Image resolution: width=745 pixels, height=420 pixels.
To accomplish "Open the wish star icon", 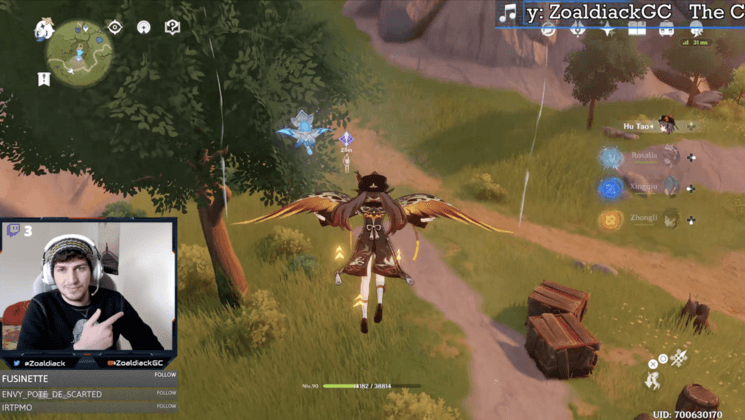I will click(607, 29).
